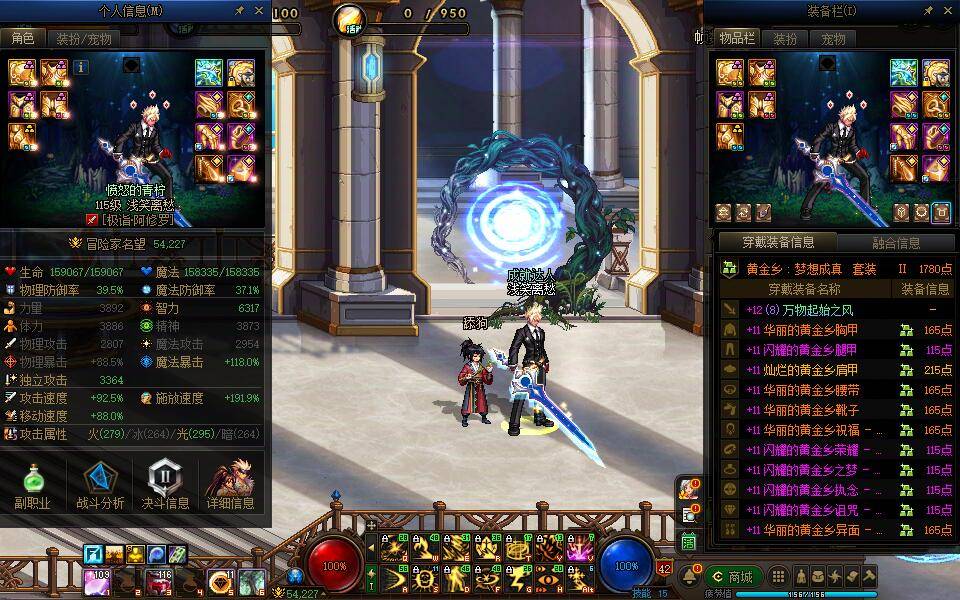
Task: Close the 个人信息 character info panel
Action: (x=259, y=11)
